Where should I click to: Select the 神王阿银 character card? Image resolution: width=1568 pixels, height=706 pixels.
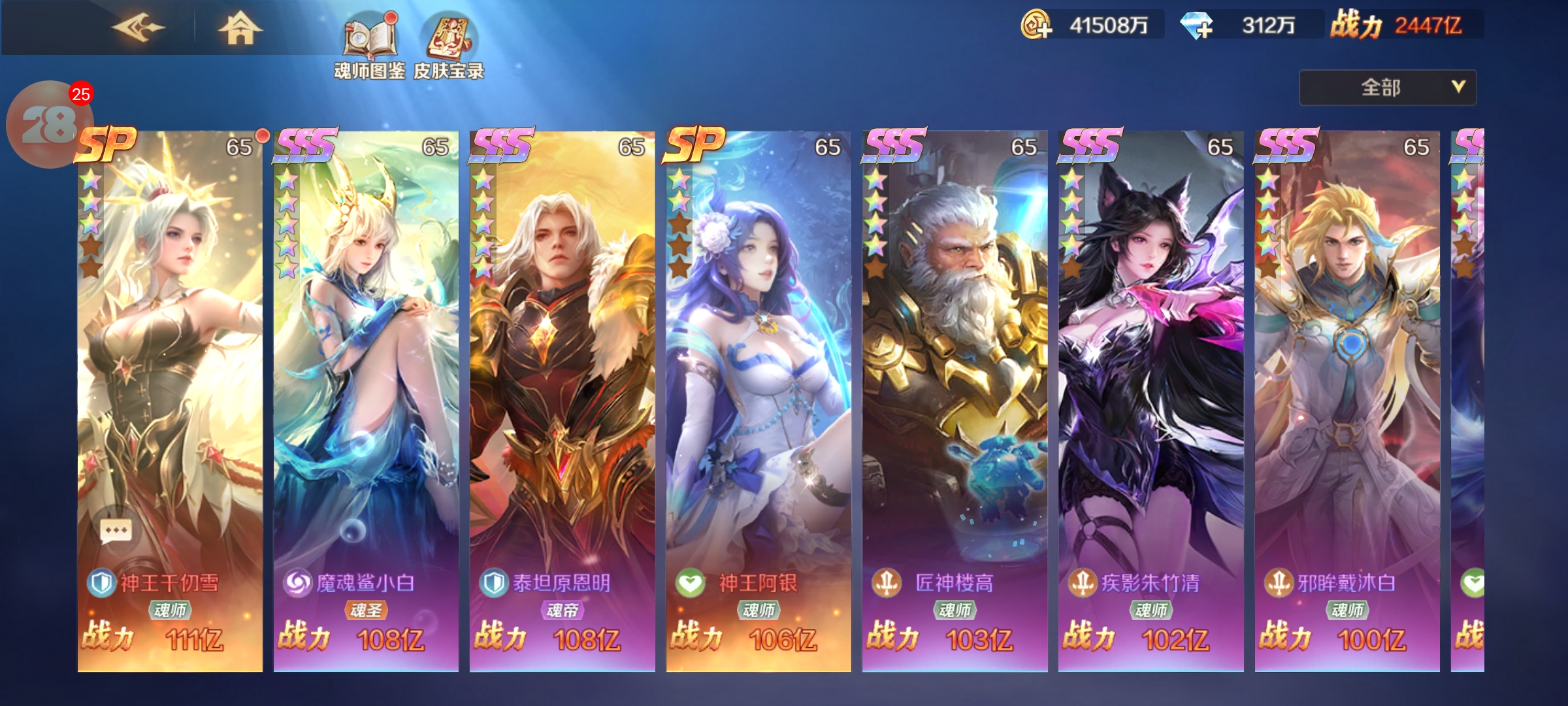(759, 392)
